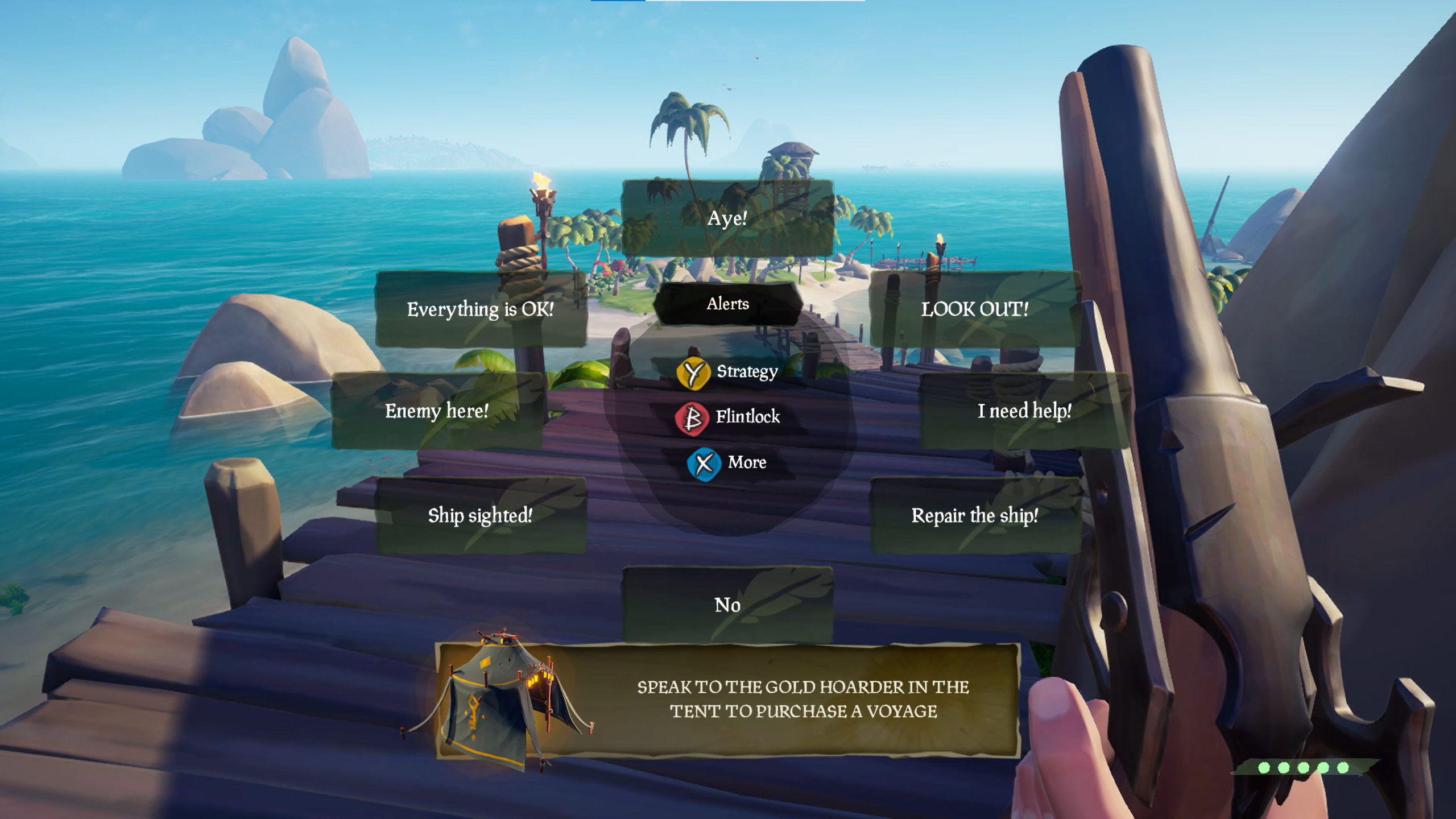Shout the "LOOK OUT!" alert

[975, 310]
